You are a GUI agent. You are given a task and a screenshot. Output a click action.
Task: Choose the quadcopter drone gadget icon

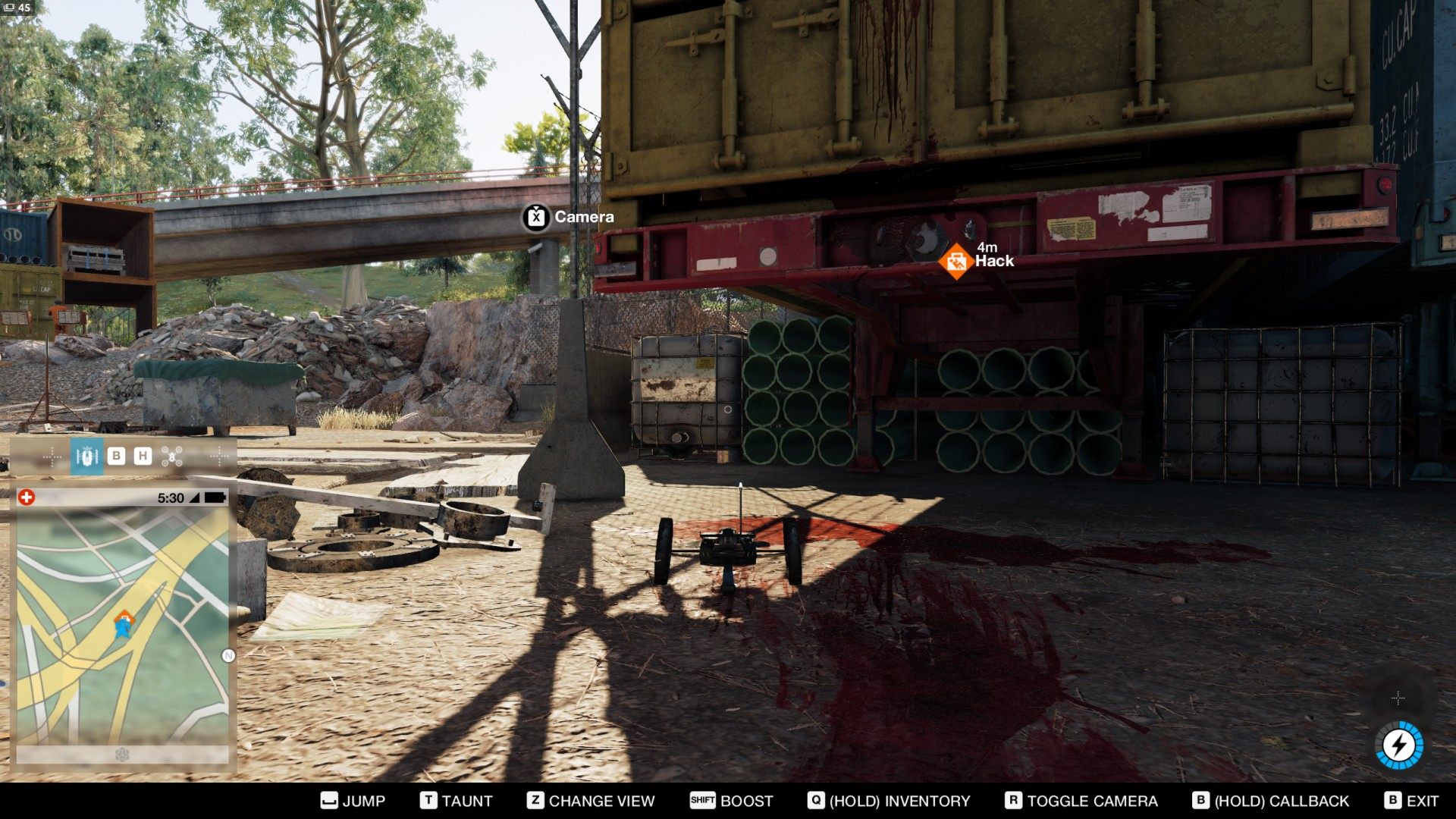(x=172, y=456)
